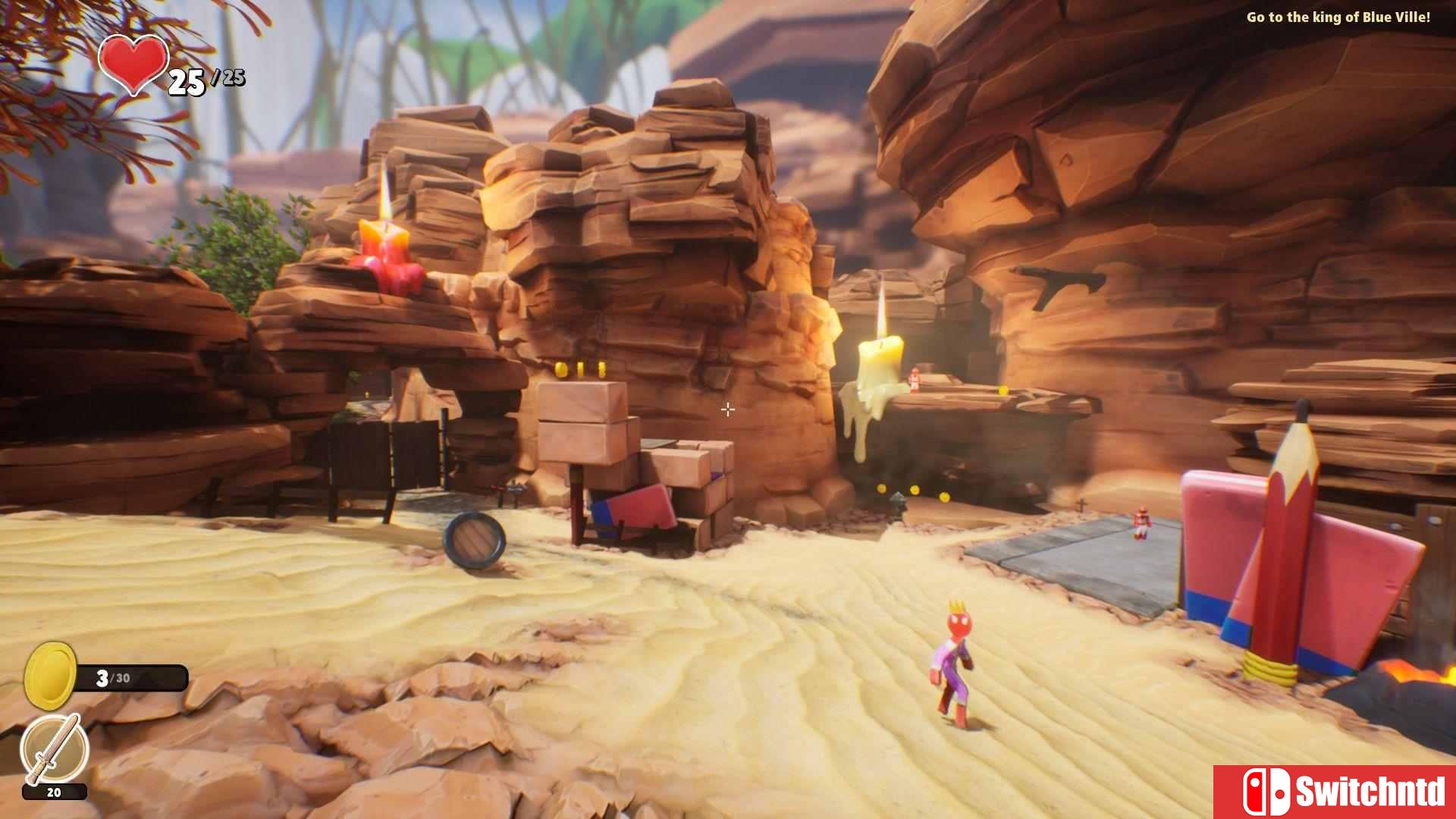The width and height of the screenshot is (1456, 819).
Task: Click the red NPC near the pencil
Action: (x=1142, y=523)
